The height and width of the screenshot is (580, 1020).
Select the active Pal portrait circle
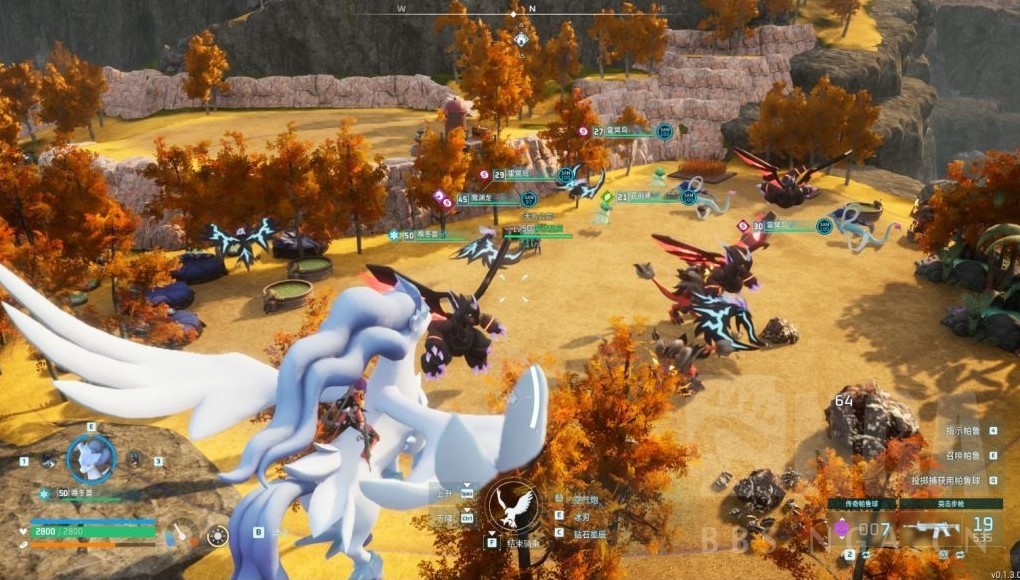coord(91,459)
